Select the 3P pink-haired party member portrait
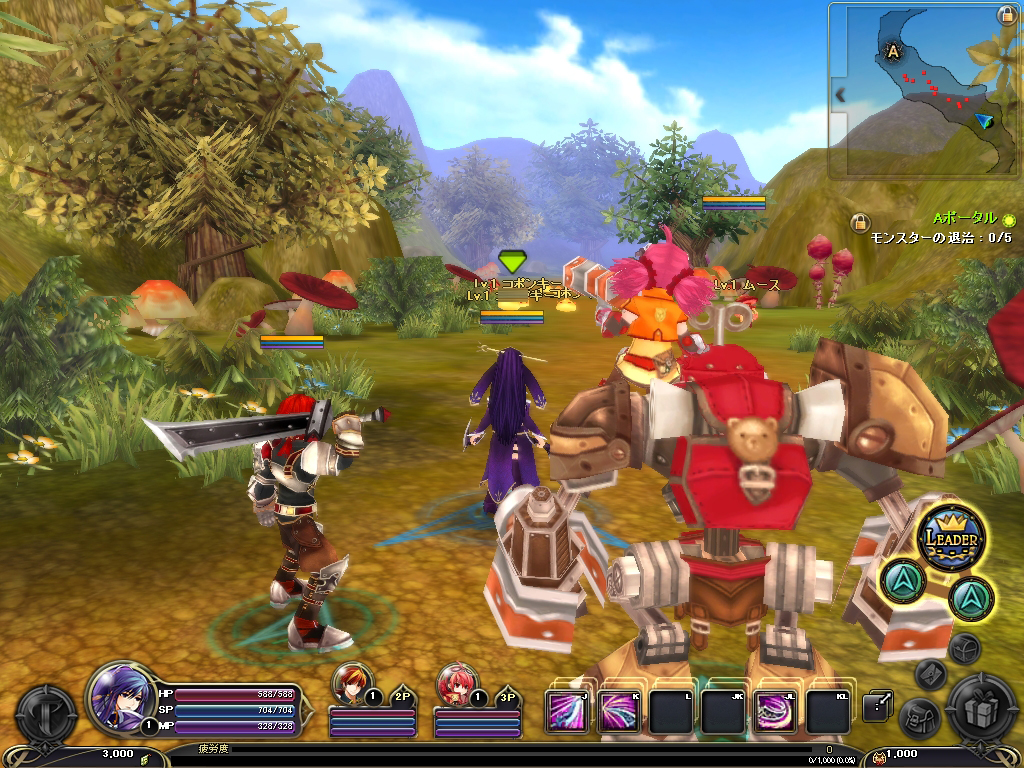The image size is (1024, 768). 456,685
